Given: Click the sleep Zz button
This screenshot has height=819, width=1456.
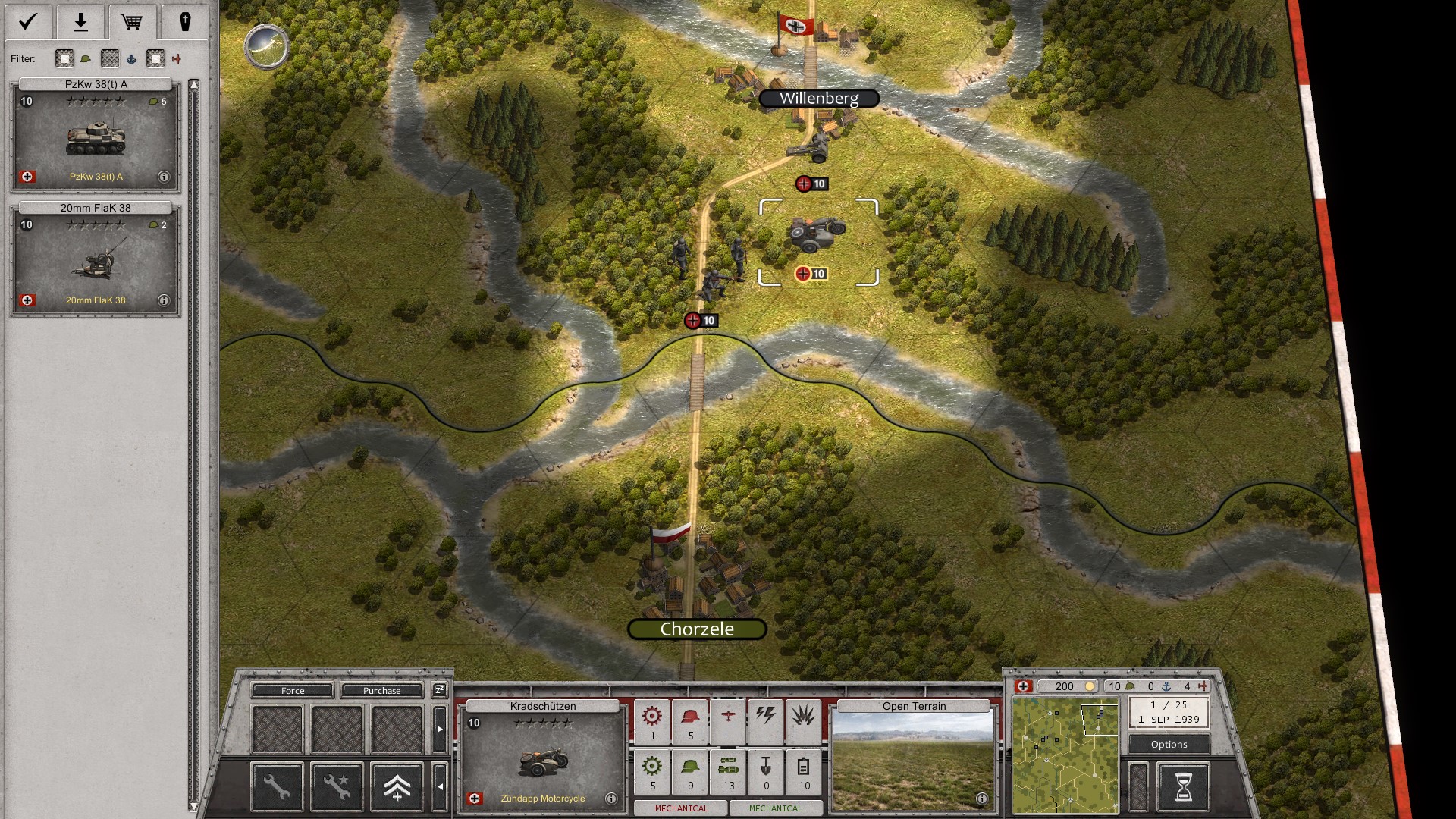Looking at the screenshot, I should point(439,690).
